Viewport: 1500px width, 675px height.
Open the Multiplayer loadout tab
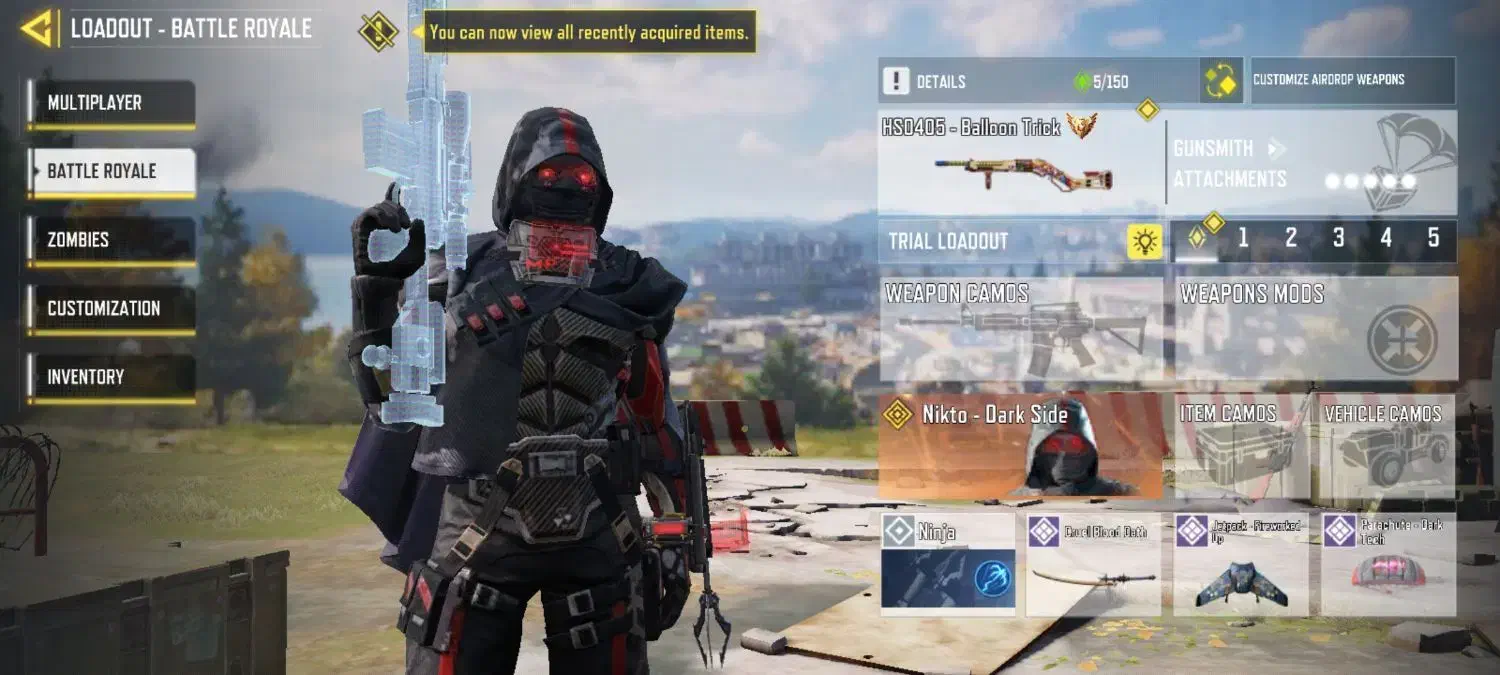pyautogui.click(x=111, y=103)
